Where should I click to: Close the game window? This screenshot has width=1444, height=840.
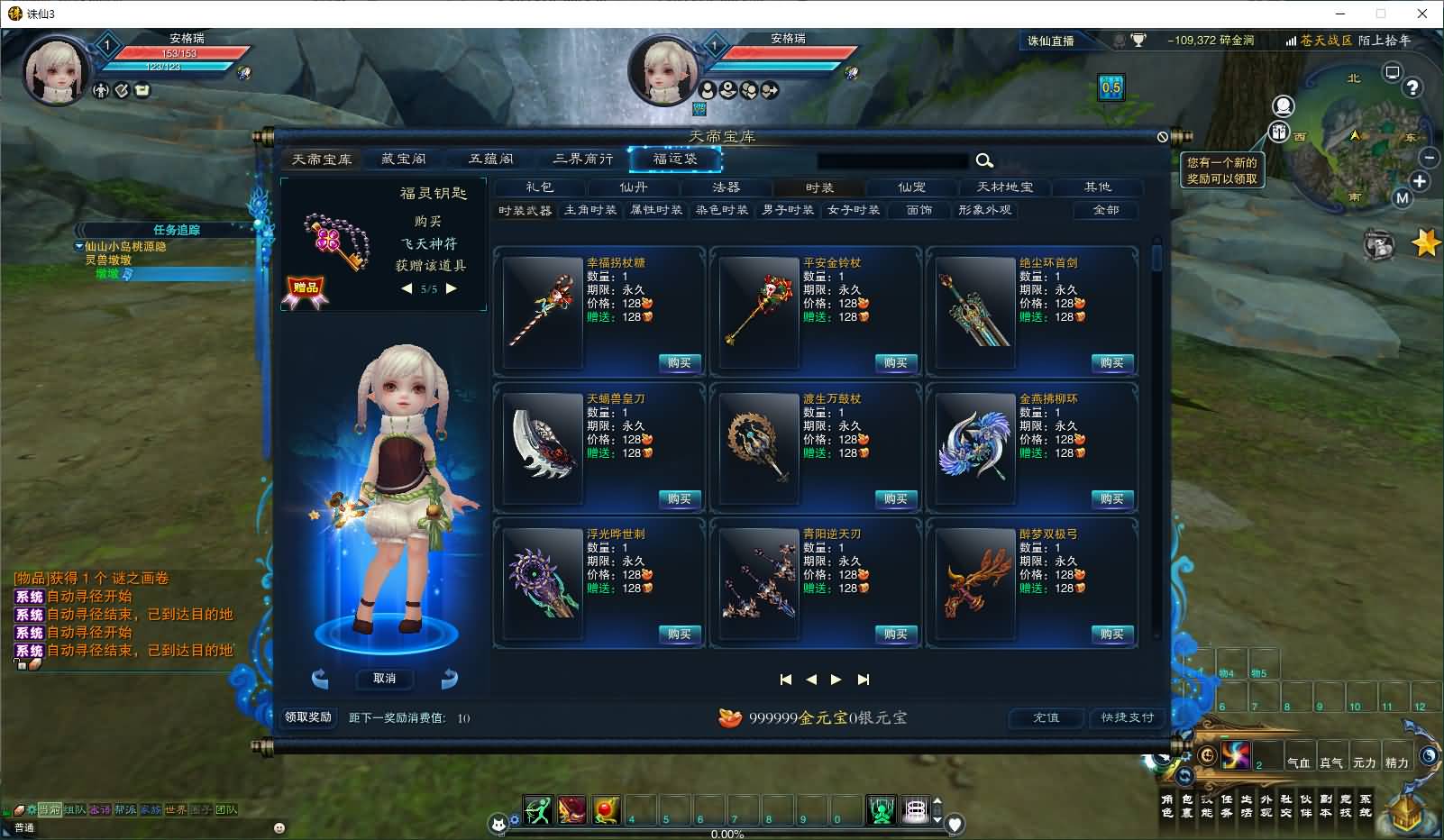1422,14
